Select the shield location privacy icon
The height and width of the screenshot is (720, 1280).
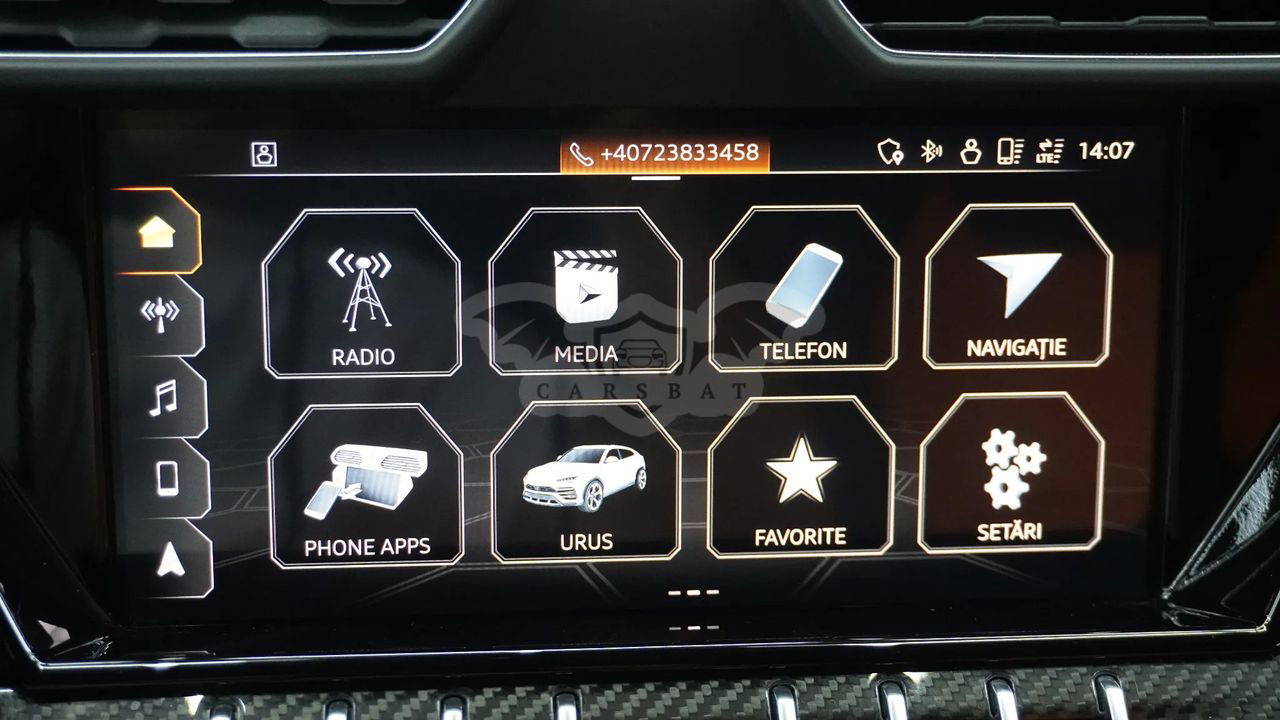point(889,152)
